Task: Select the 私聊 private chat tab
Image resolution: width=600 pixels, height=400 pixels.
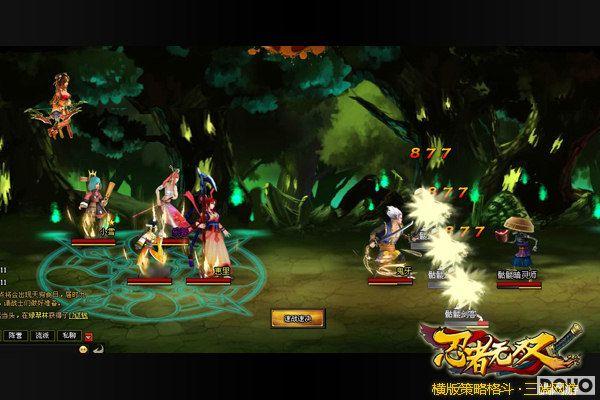Action: click(68, 334)
